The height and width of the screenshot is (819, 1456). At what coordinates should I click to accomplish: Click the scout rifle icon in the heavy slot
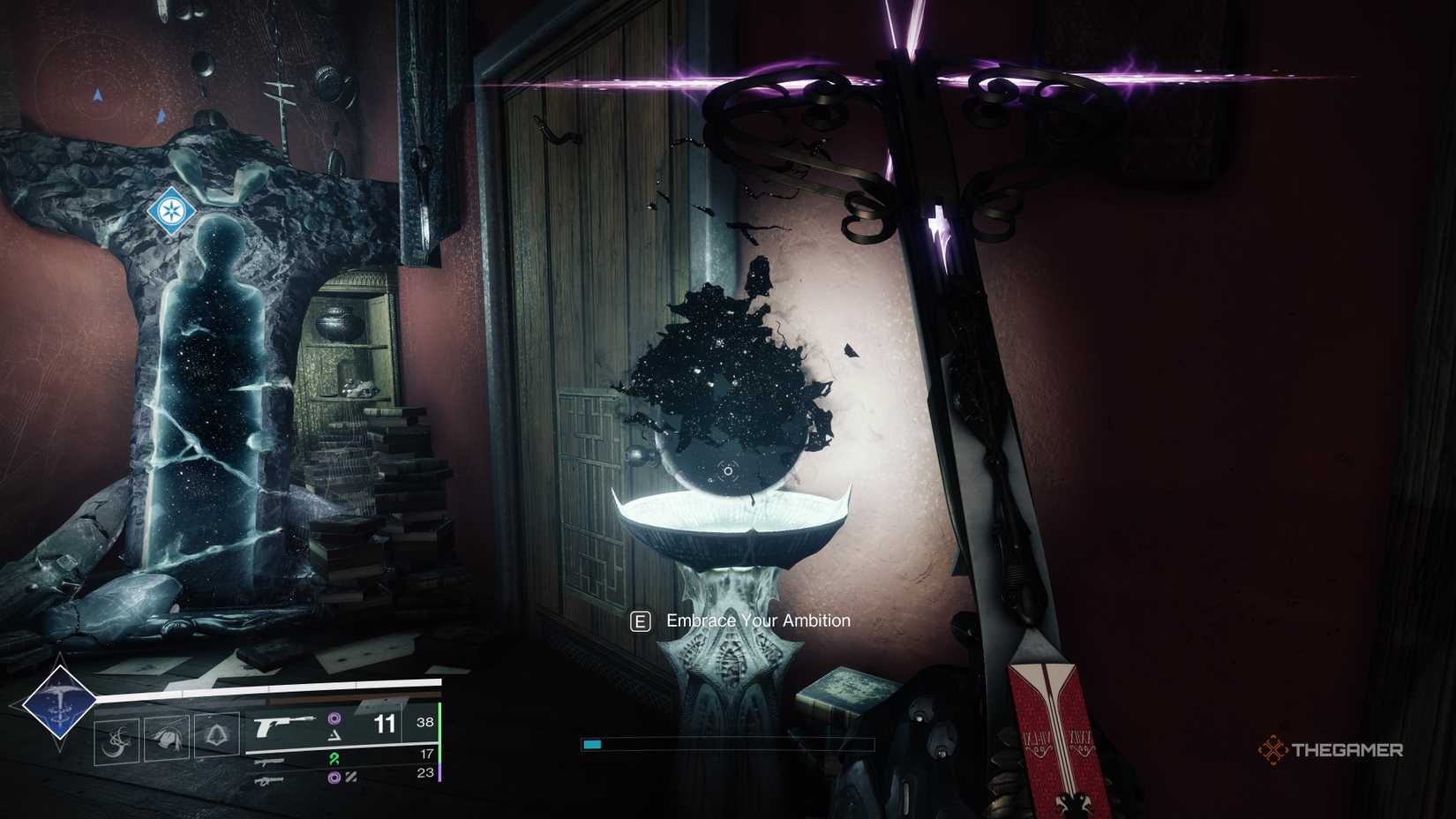point(269,781)
